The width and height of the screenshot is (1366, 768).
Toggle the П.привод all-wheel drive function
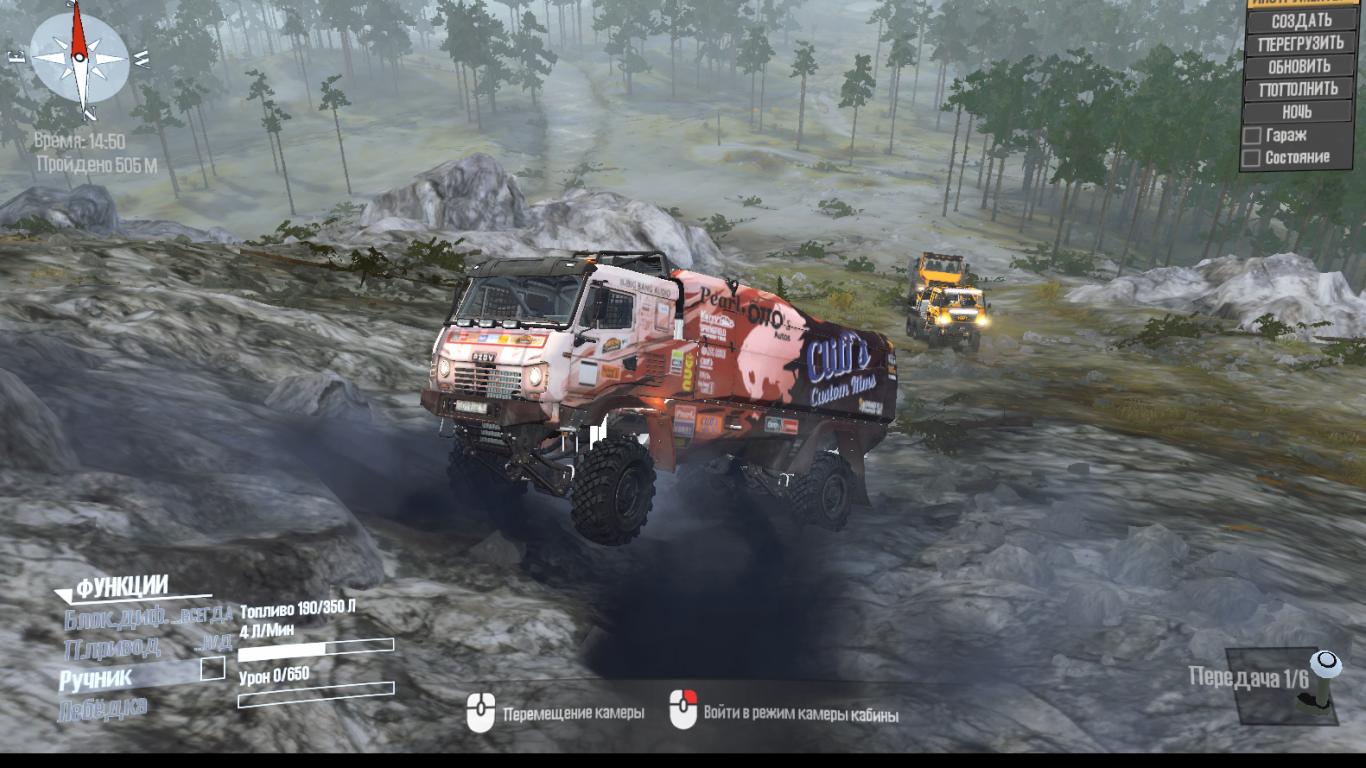tap(148, 647)
